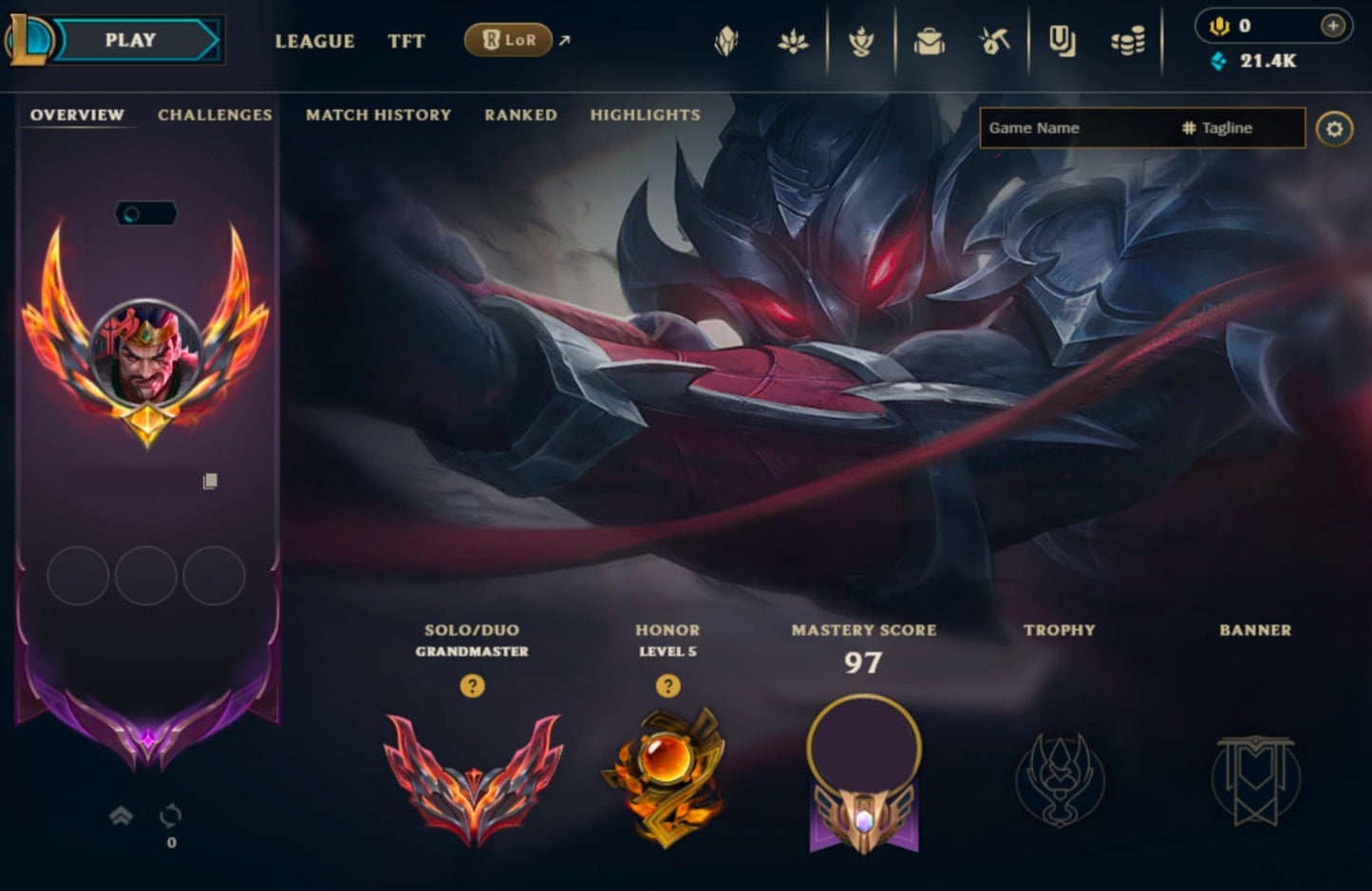Open the Store coins icon
Image resolution: width=1372 pixels, height=891 pixels.
tap(1128, 40)
